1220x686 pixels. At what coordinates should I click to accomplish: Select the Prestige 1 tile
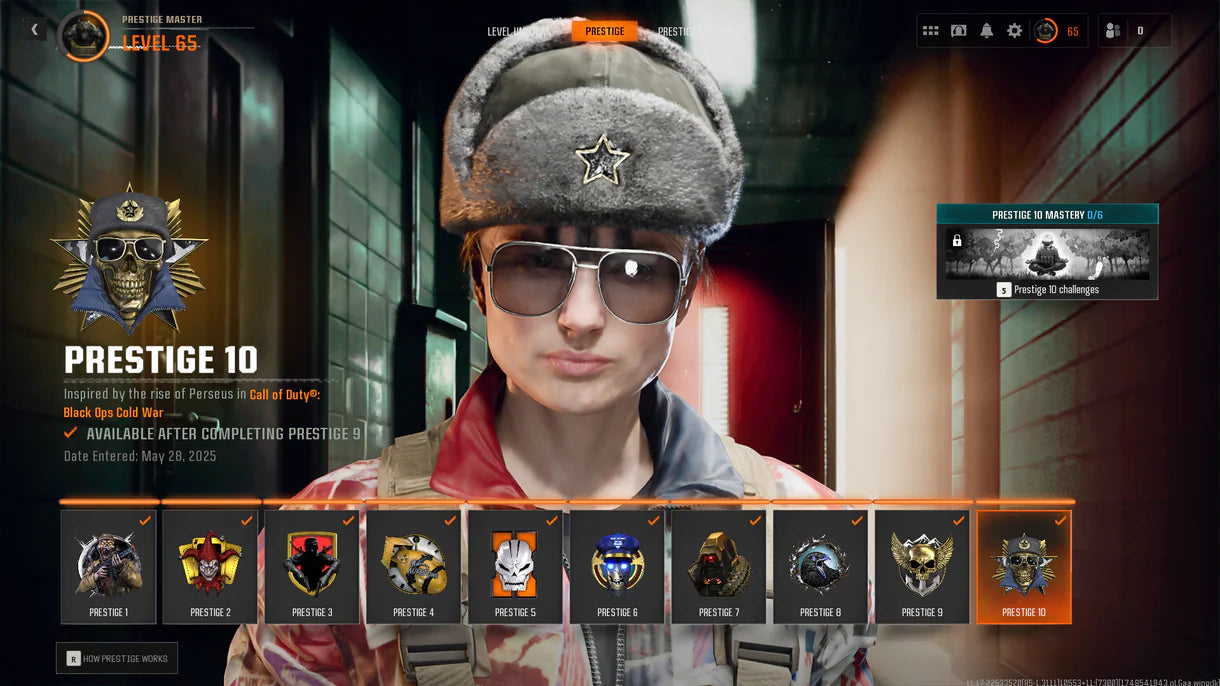pyautogui.click(x=109, y=567)
